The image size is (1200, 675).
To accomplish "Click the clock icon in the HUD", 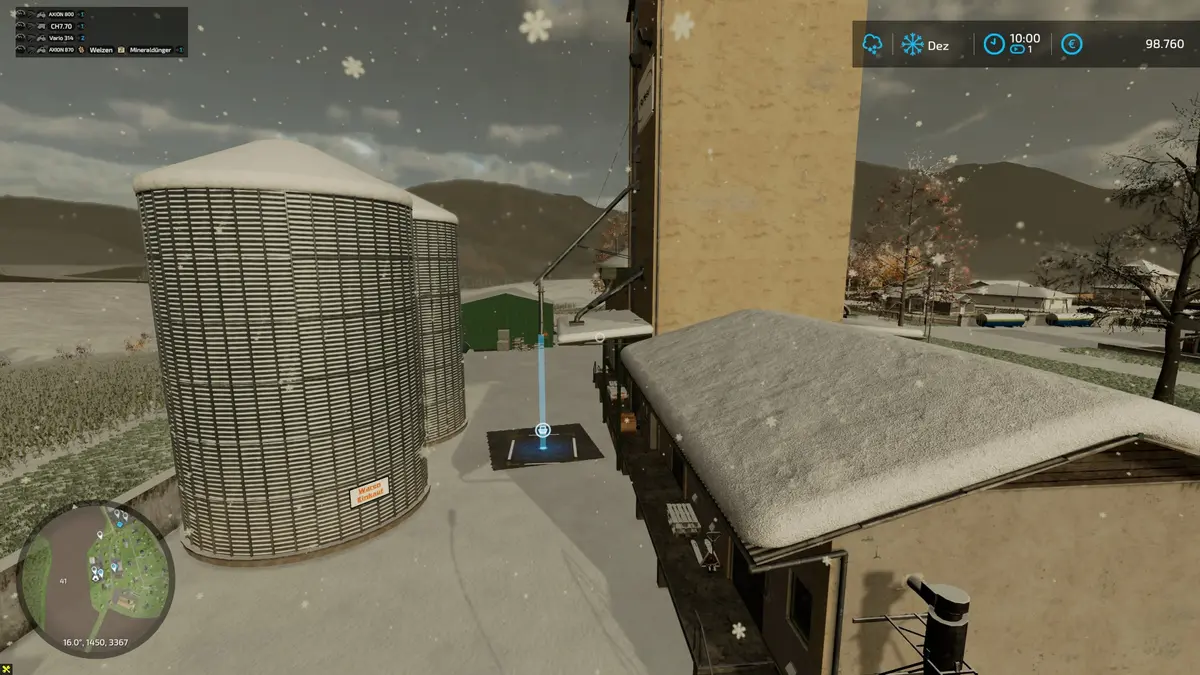I will pos(993,44).
